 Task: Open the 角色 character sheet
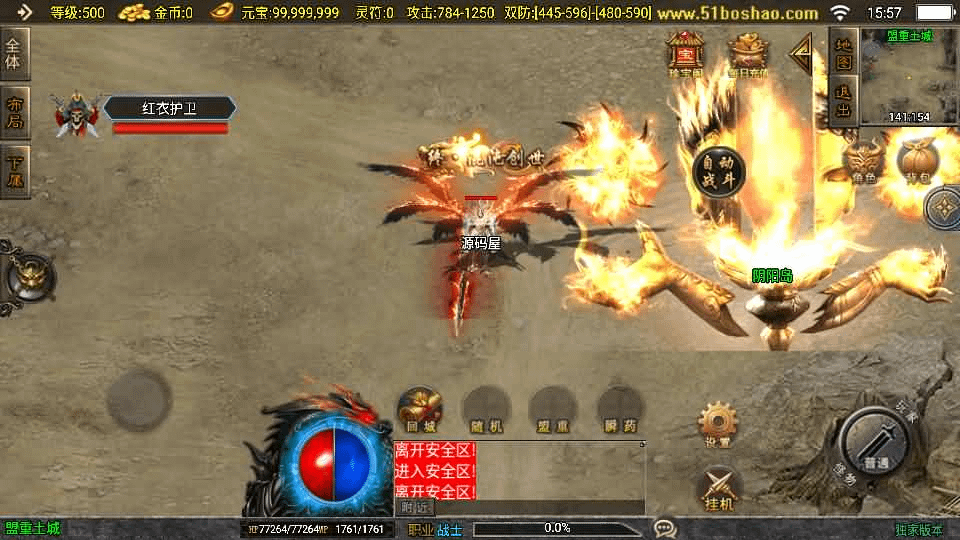pos(864,162)
